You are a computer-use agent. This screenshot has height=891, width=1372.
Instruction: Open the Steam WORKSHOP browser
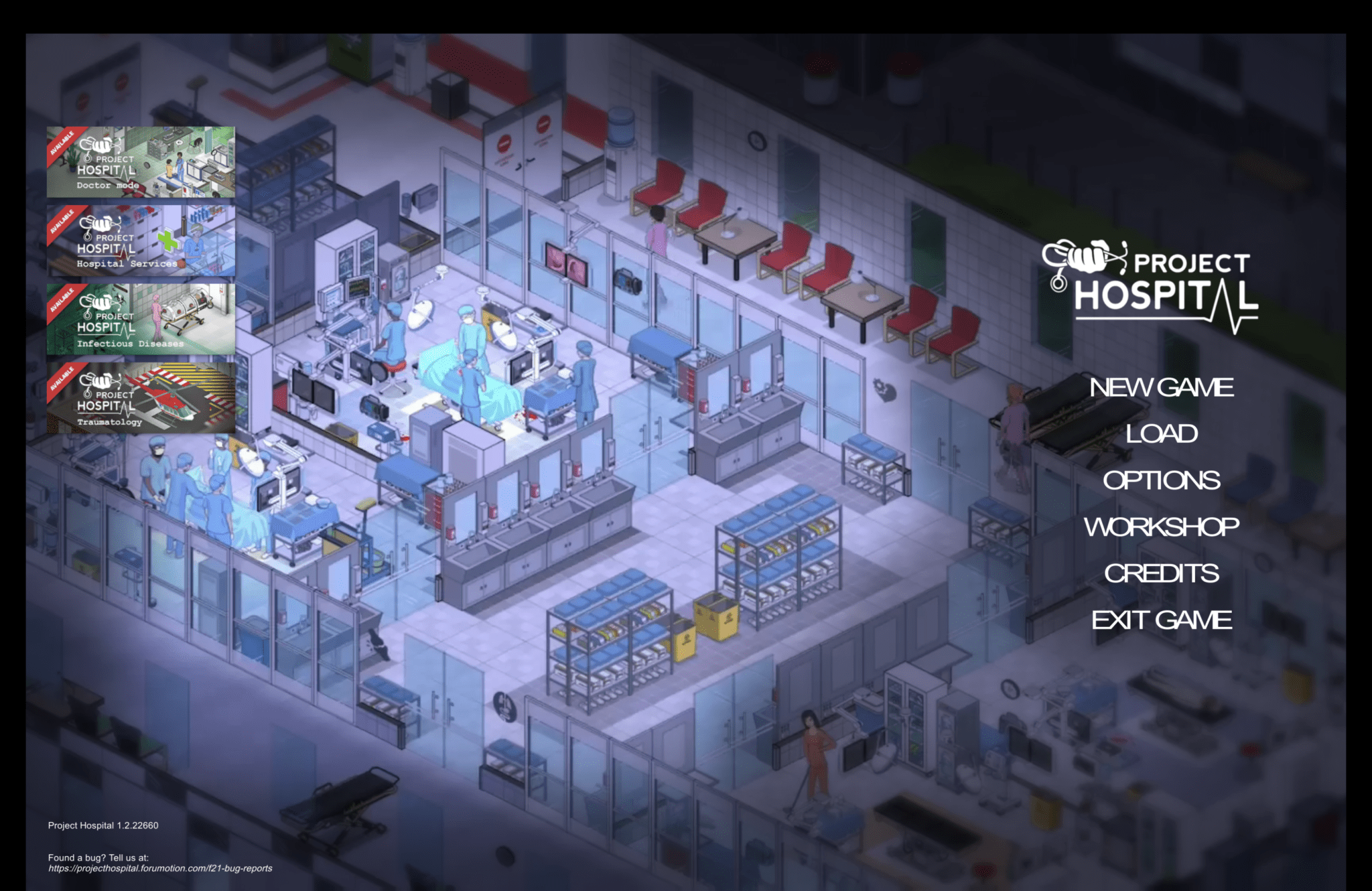click(x=1162, y=528)
